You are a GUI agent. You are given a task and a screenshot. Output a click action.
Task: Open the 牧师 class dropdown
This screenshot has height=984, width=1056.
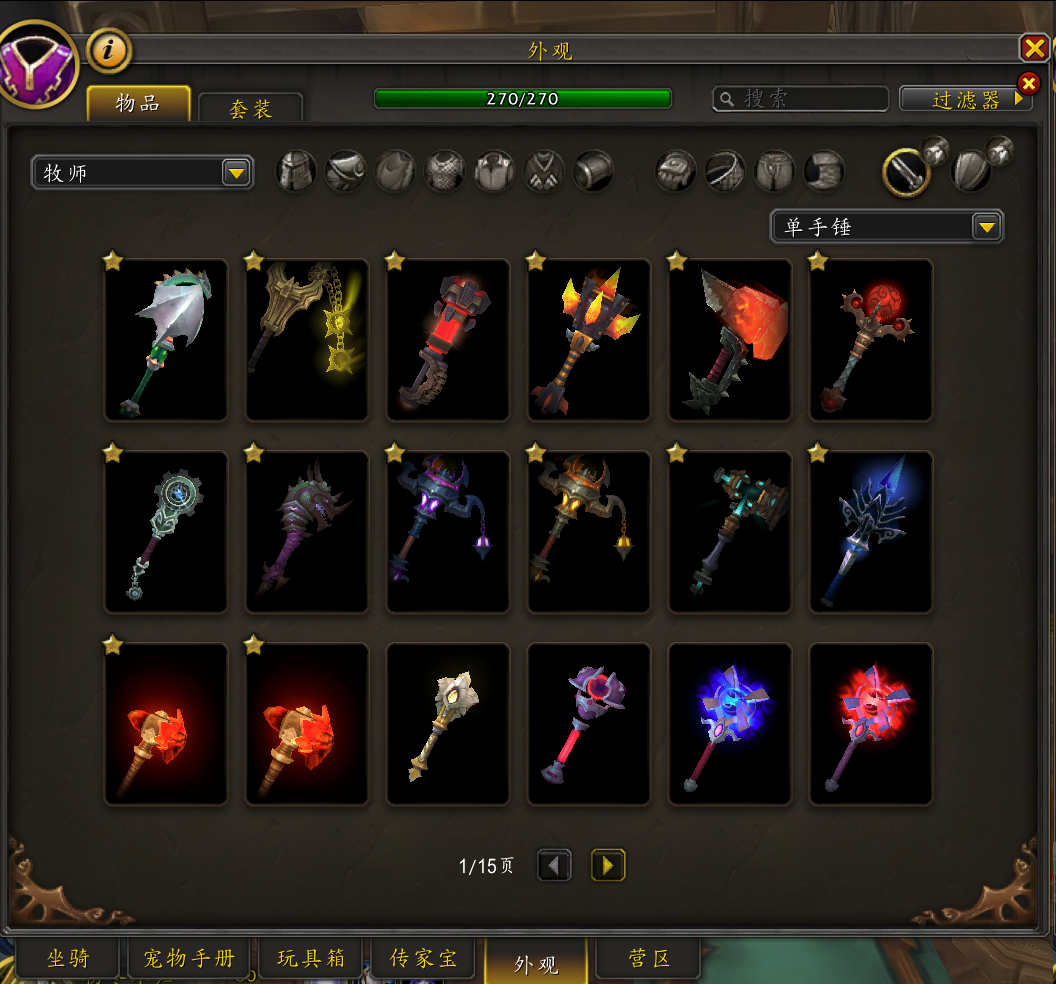142,173
